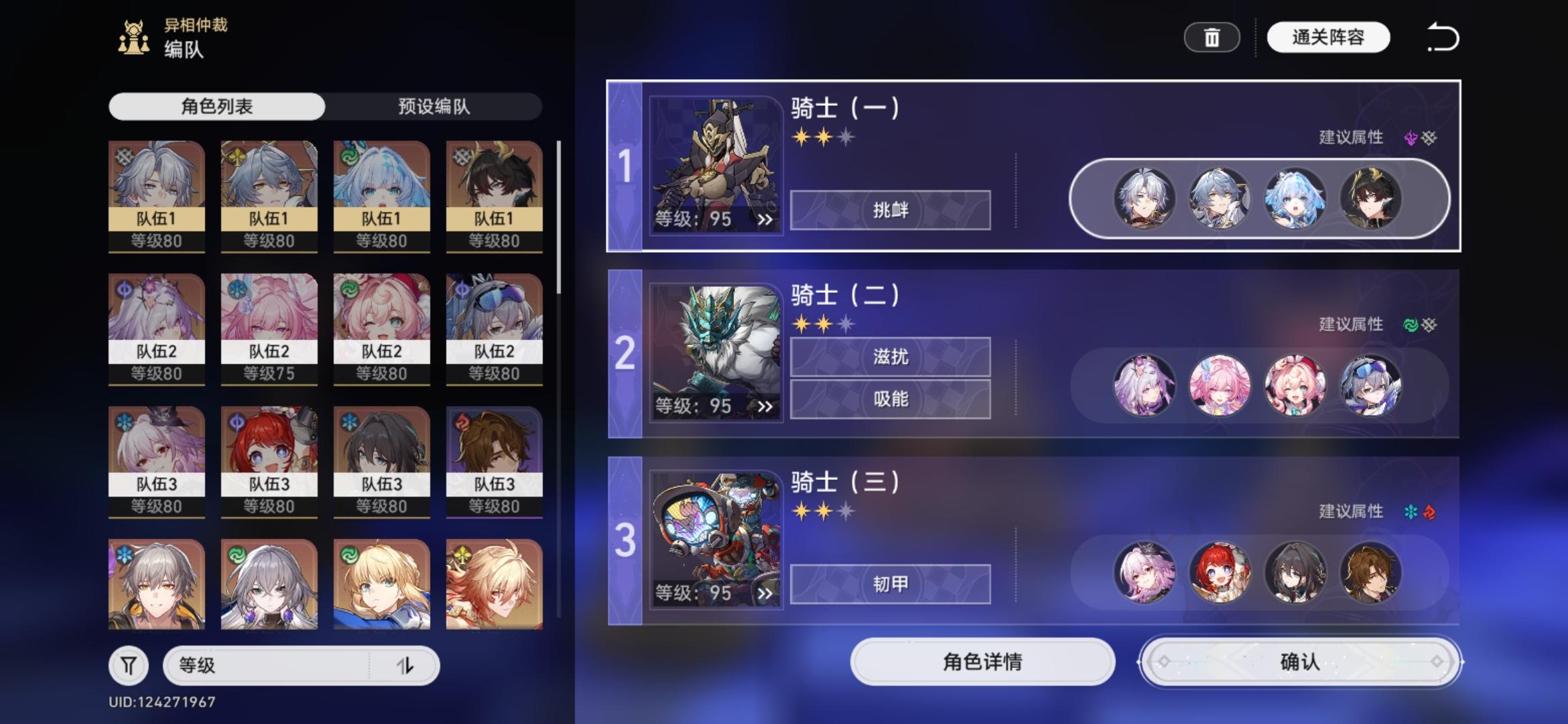Click the trash icon to clear lineup
The height and width of the screenshot is (724, 1568).
(1212, 38)
